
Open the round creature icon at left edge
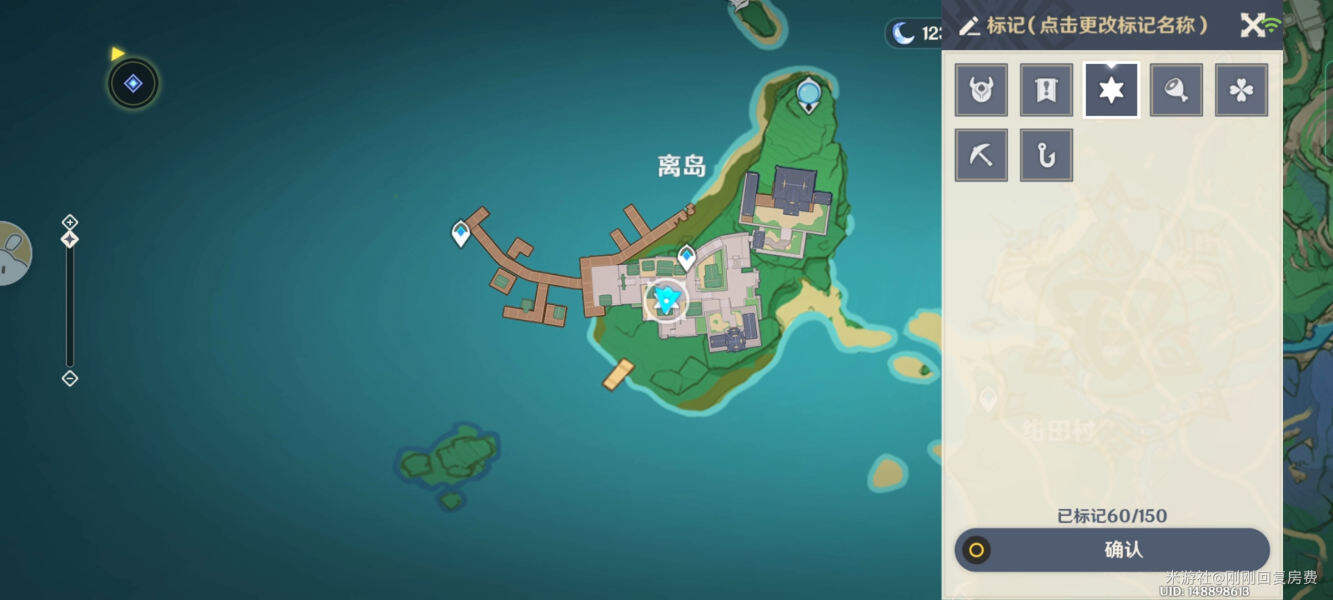(14, 253)
